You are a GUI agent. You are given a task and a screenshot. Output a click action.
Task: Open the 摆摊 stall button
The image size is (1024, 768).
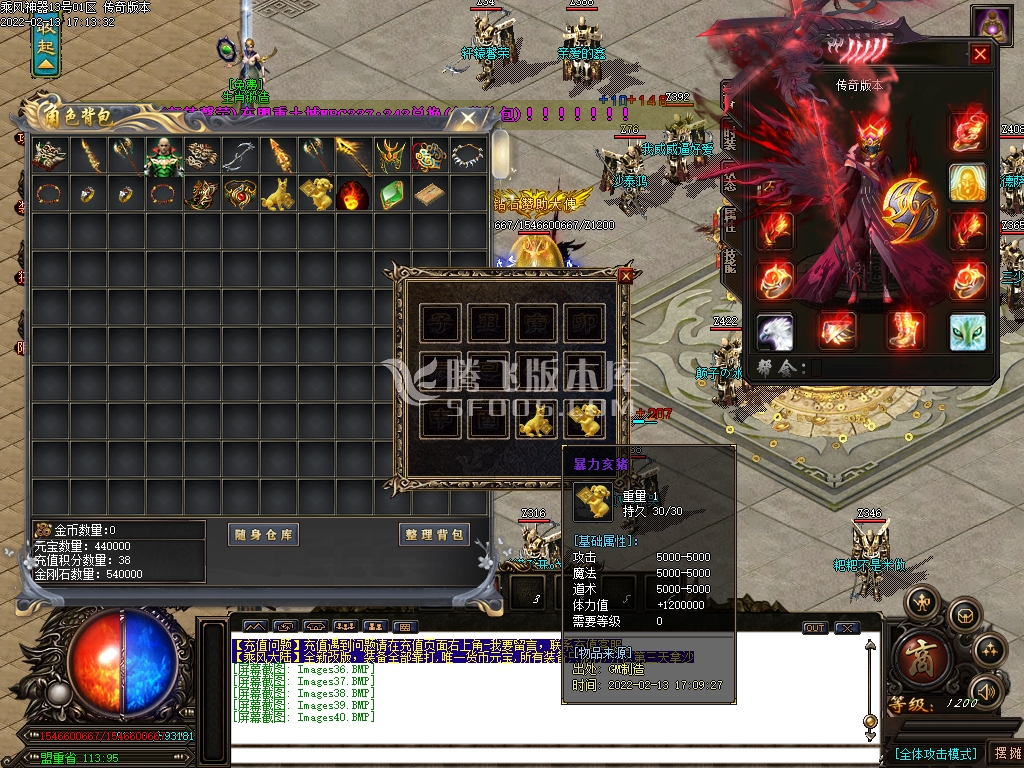tap(1005, 753)
